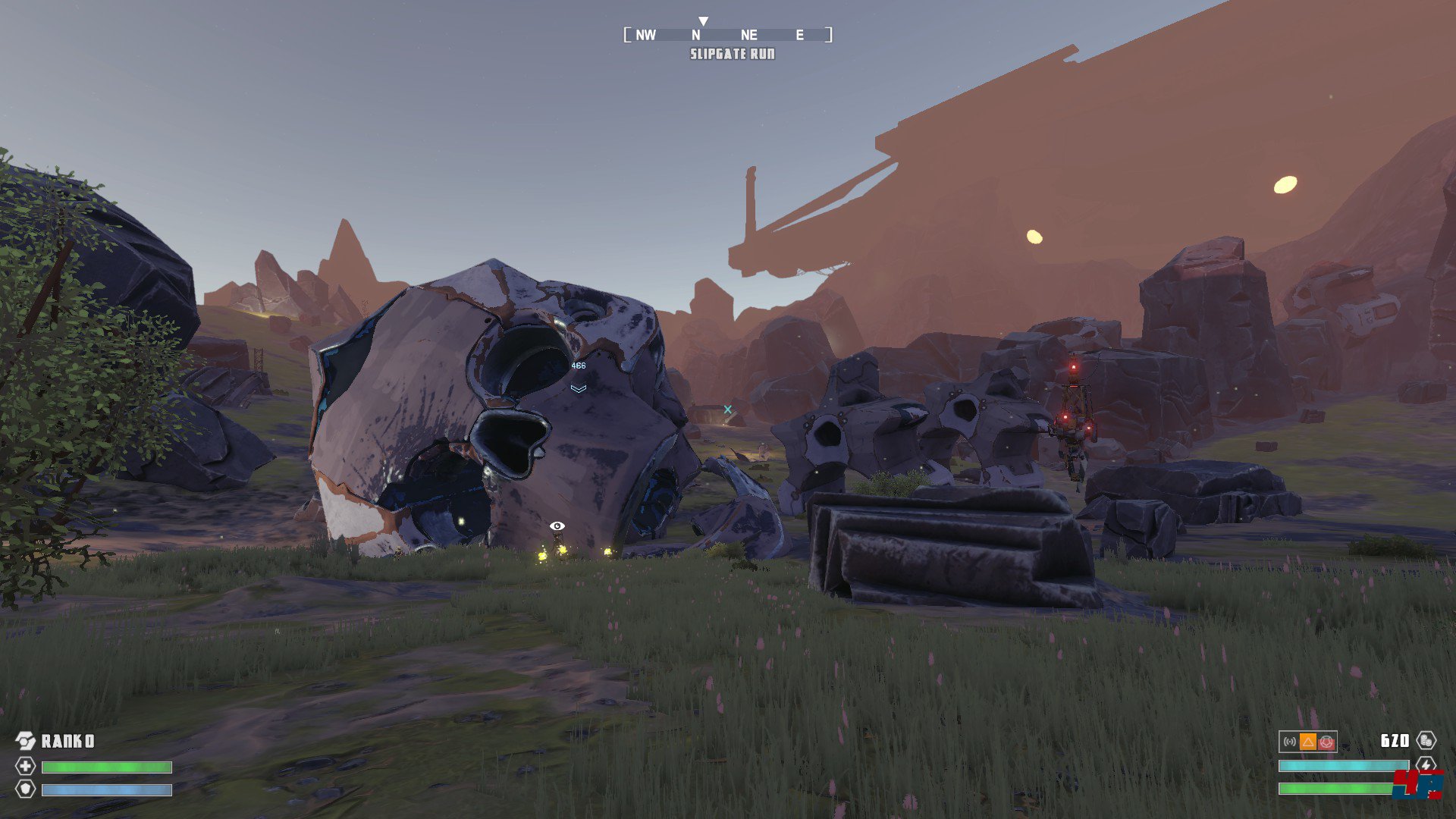Click the compass bar at the top

727,35
